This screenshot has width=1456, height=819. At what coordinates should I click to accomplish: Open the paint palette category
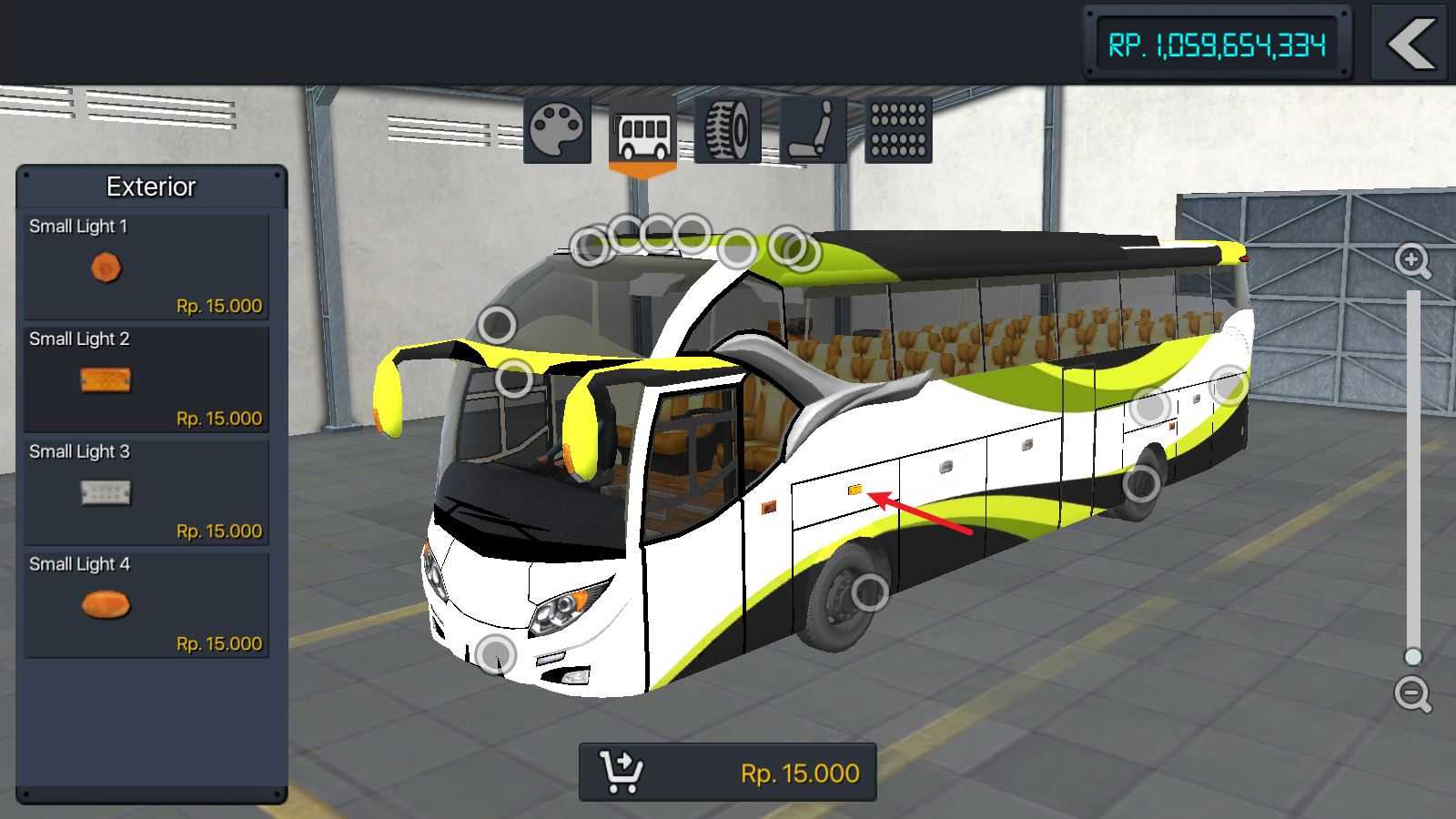click(558, 130)
